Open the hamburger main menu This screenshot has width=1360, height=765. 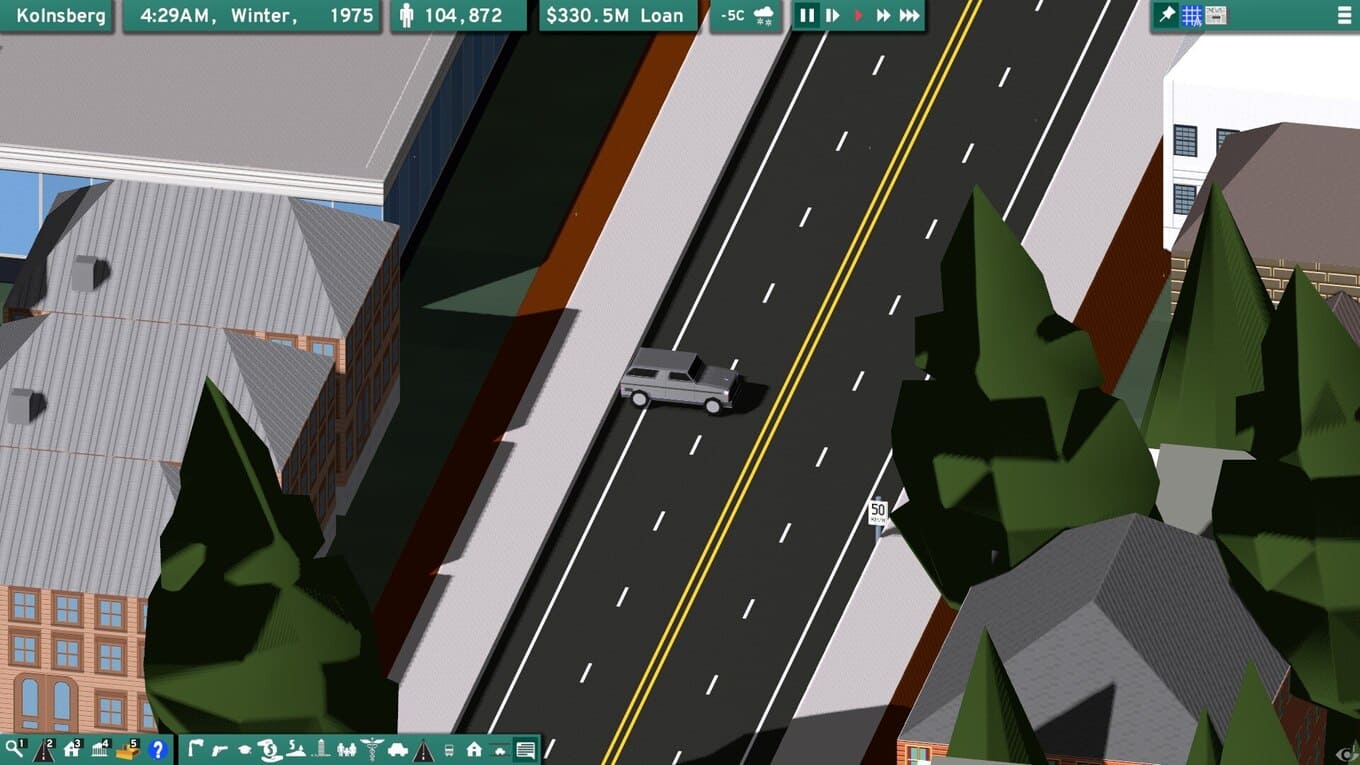click(1343, 16)
